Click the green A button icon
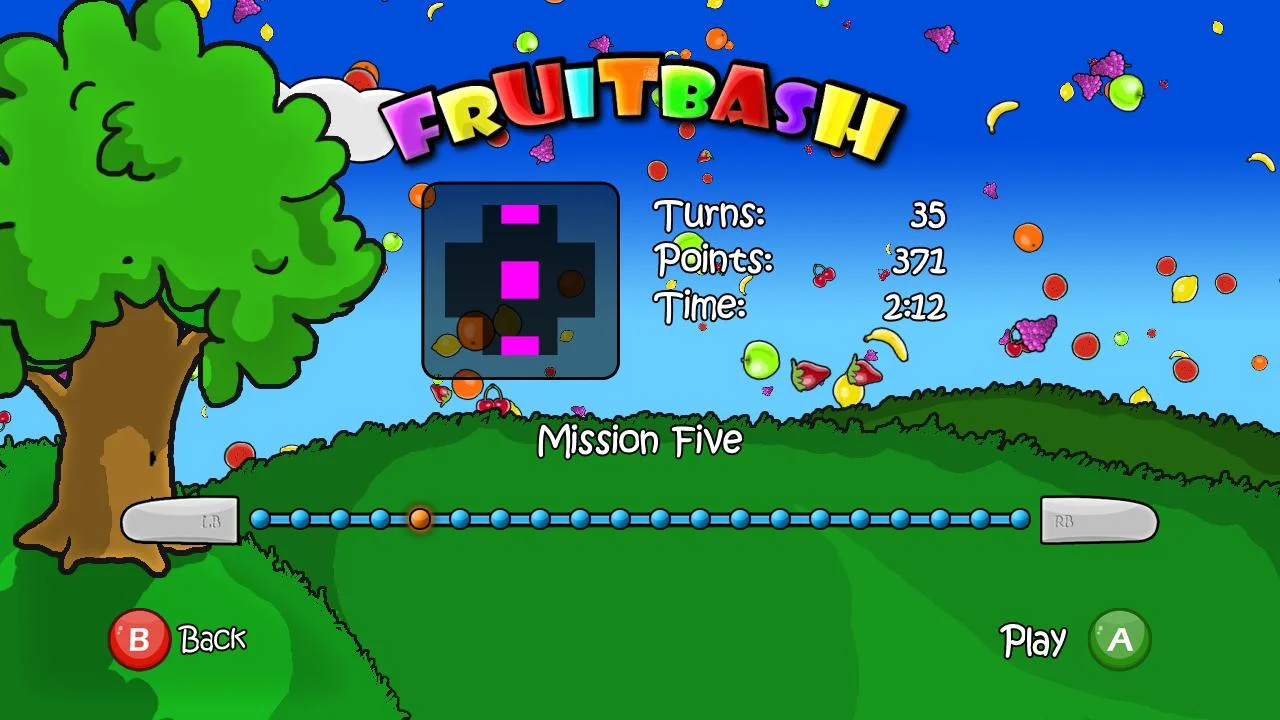The width and height of the screenshot is (1280, 720). (1119, 640)
